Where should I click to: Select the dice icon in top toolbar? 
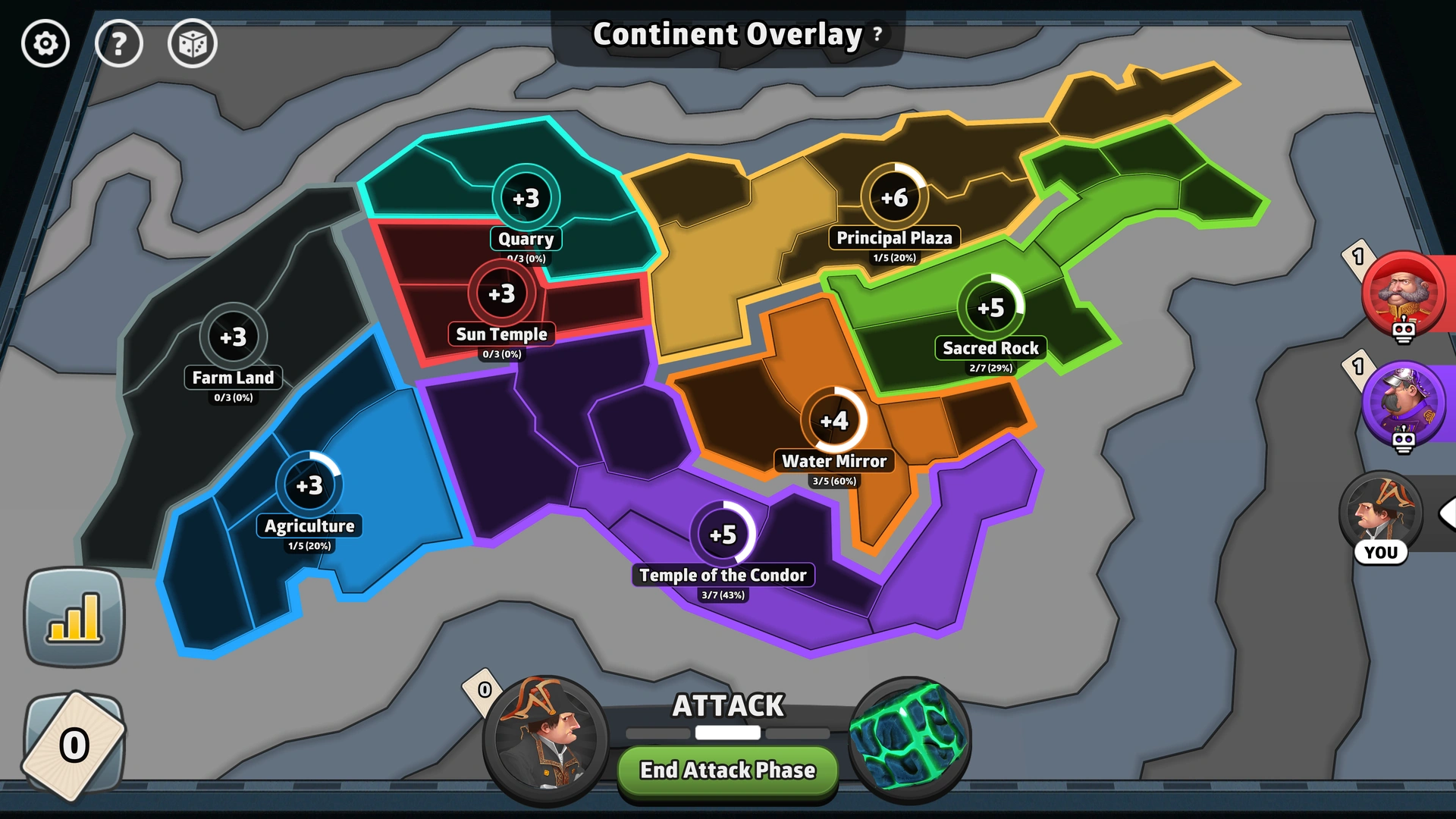coord(192,43)
